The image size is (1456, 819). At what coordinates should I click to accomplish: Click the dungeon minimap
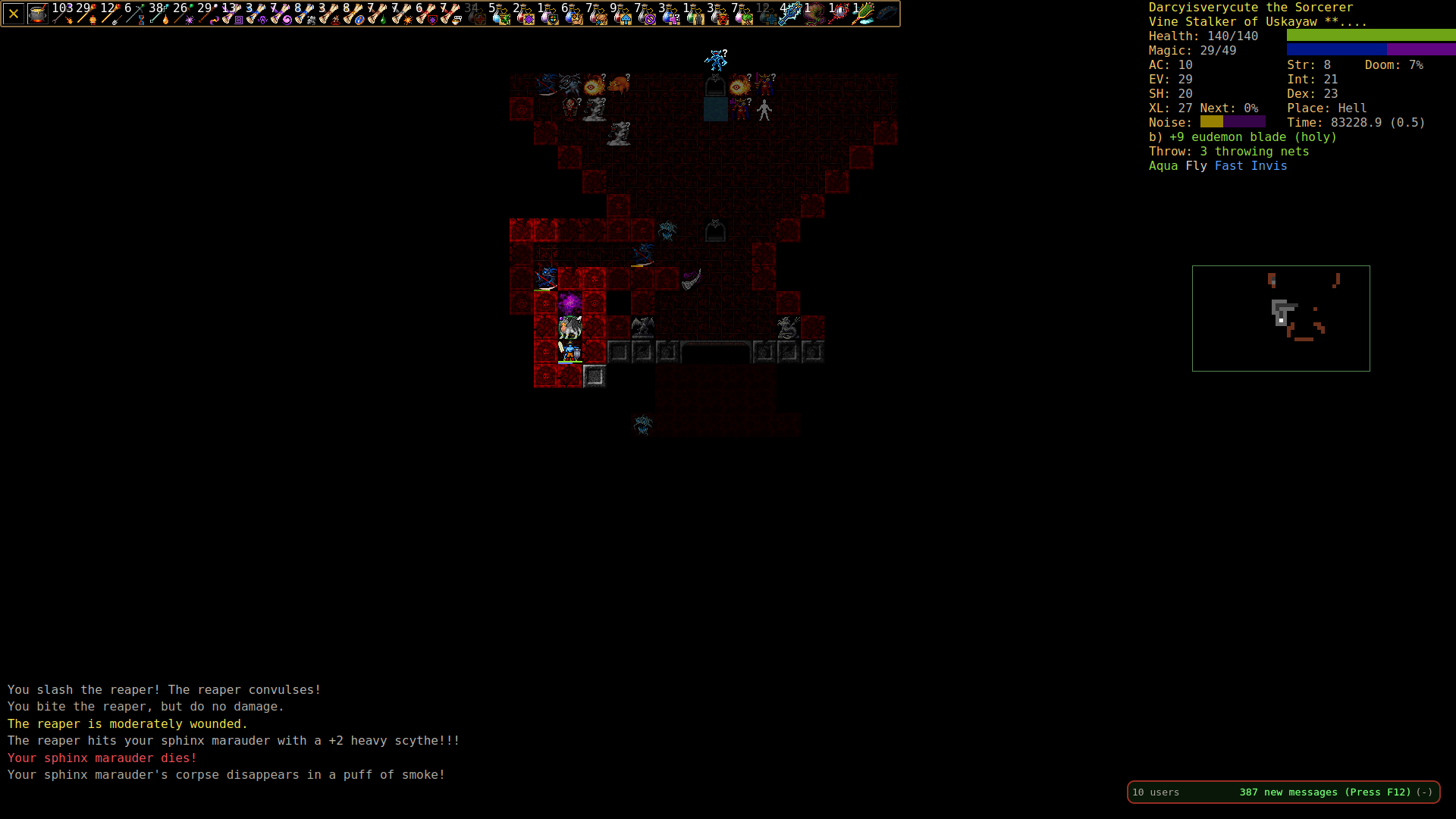(1281, 318)
